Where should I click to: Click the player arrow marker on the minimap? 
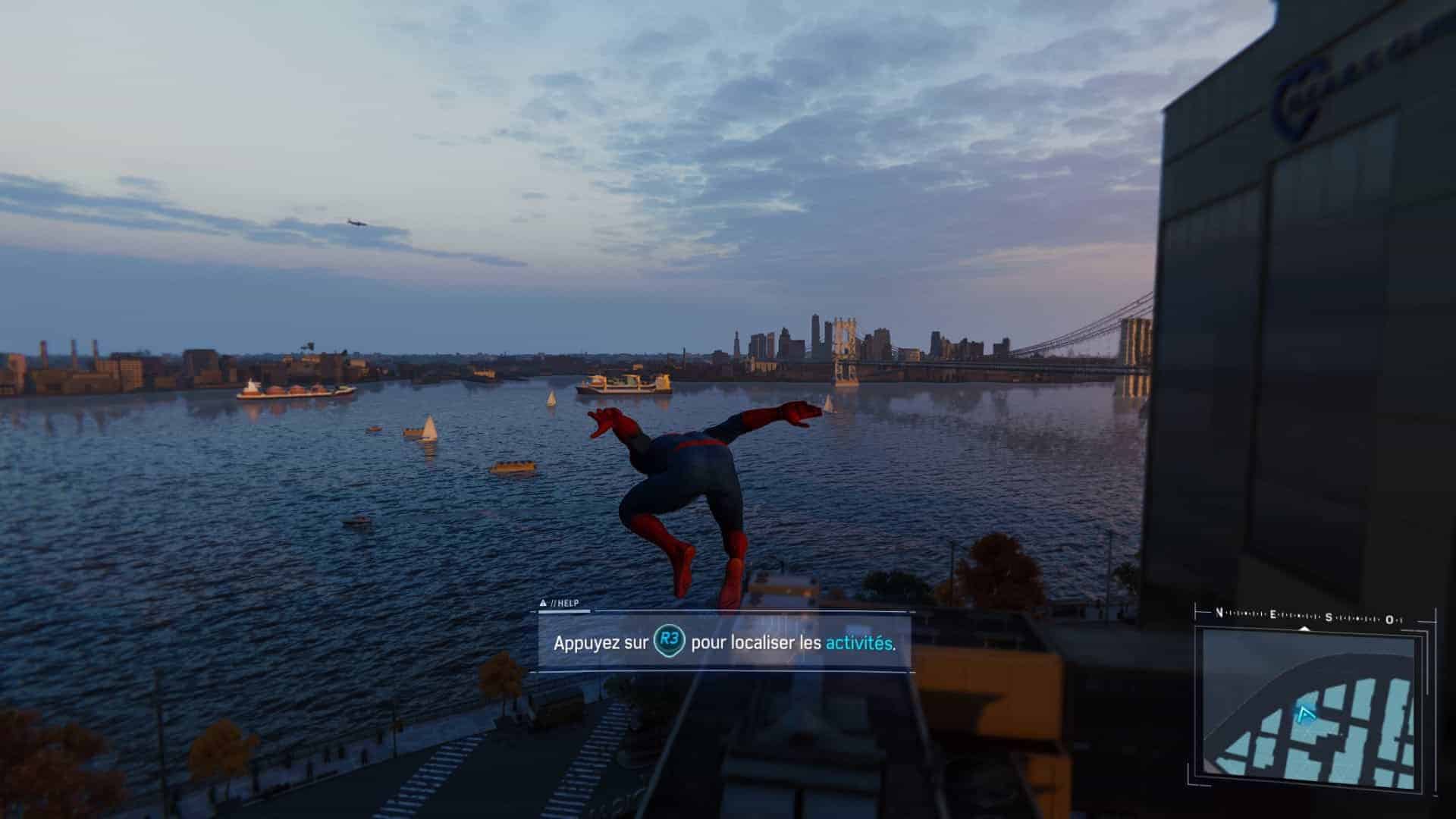(x=1305, y=714)
